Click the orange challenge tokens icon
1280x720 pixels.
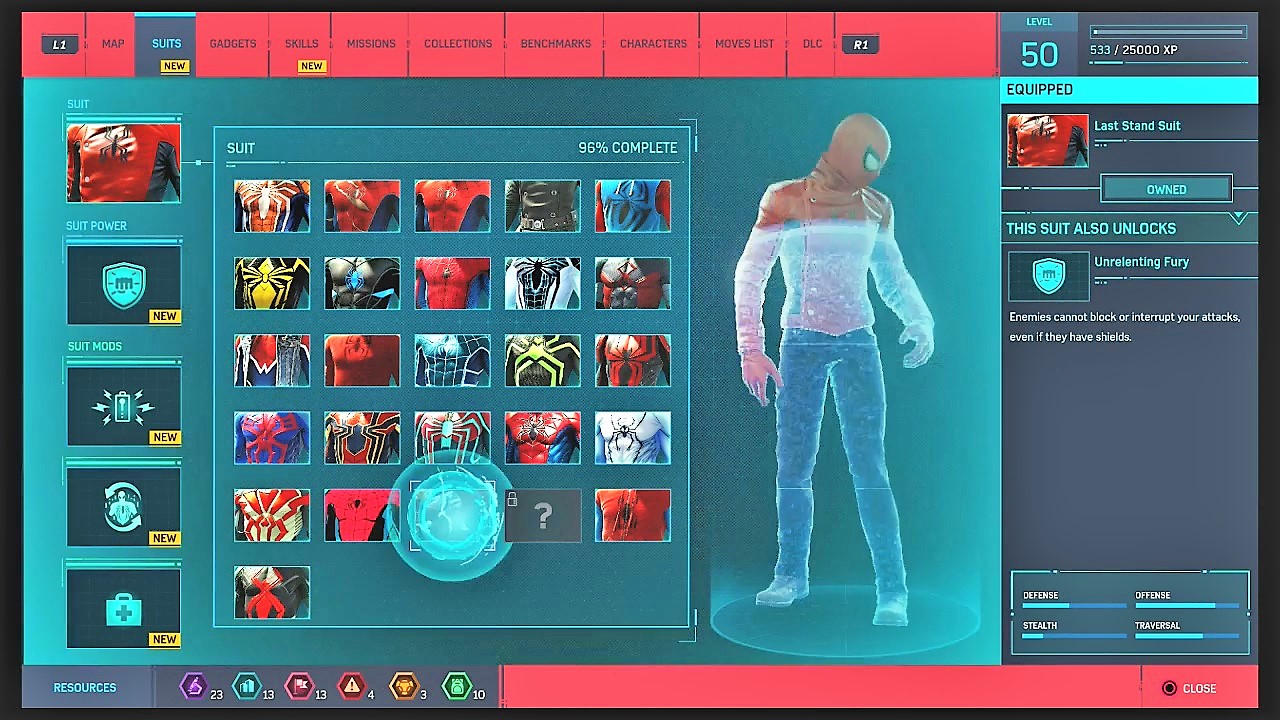pos(405,687)
